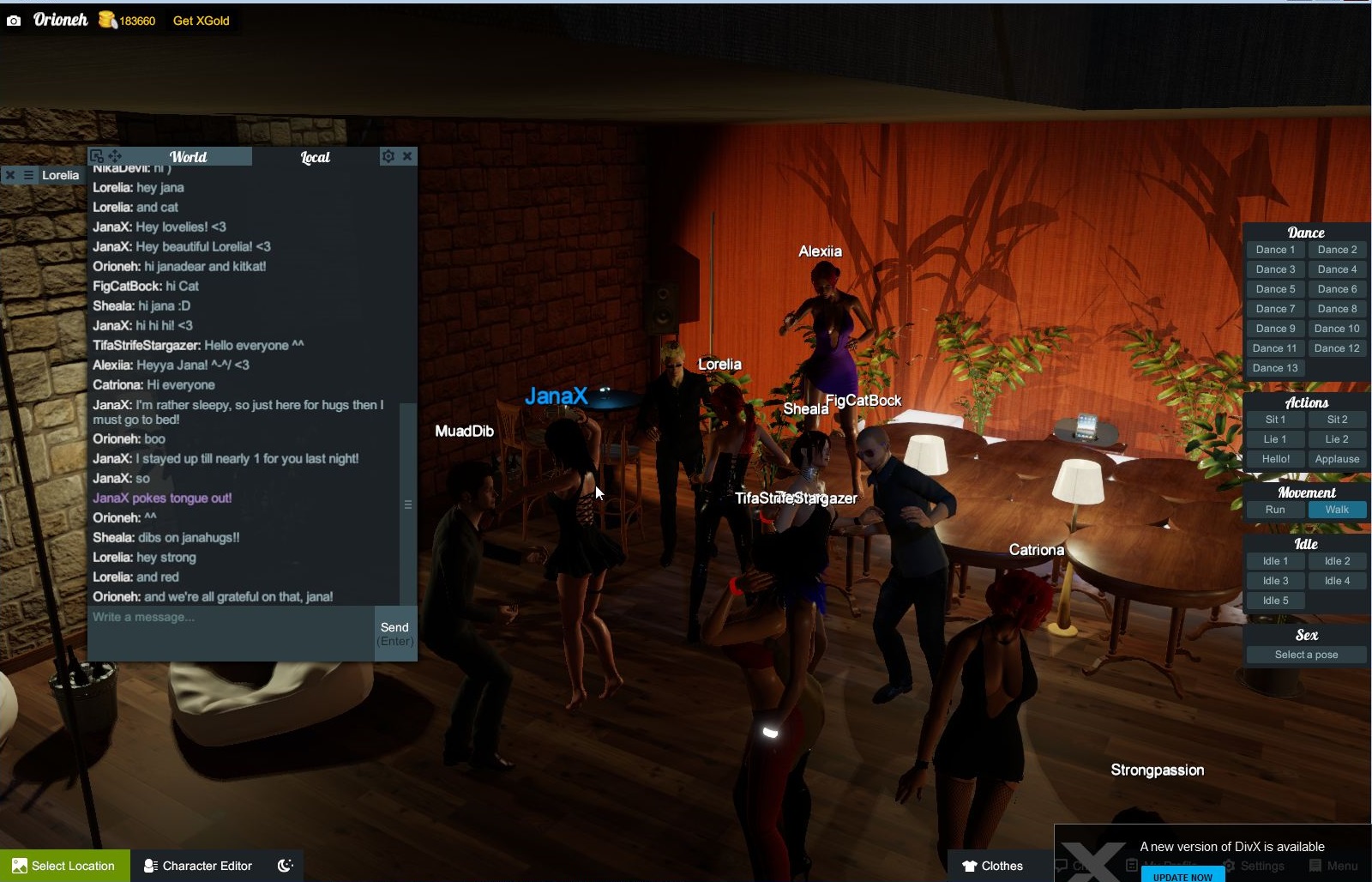Get more XGold currency

201,21
